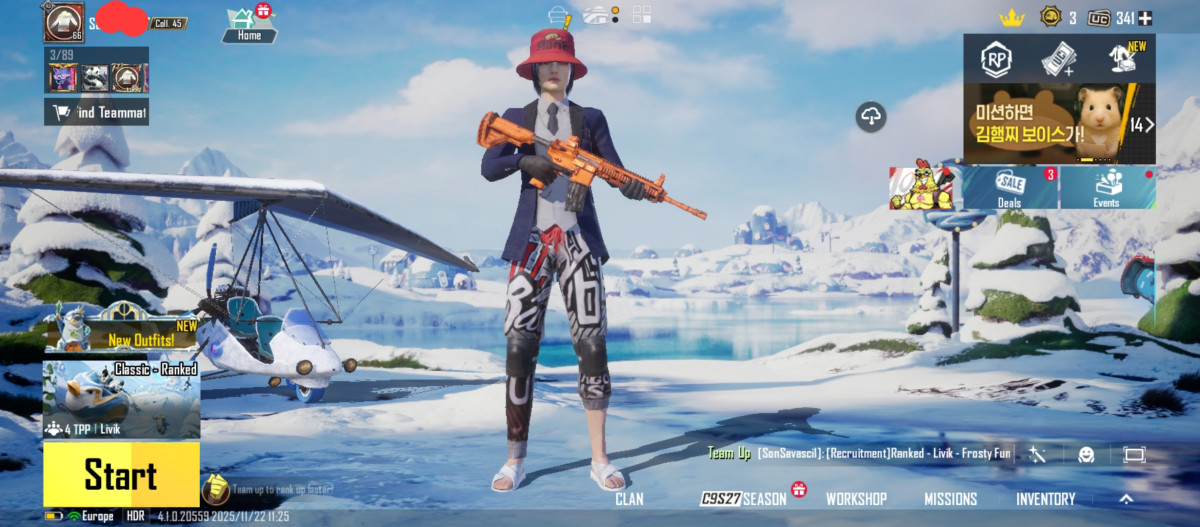Open the Classic - Ranked mode selector

click(x=121, y=400)
